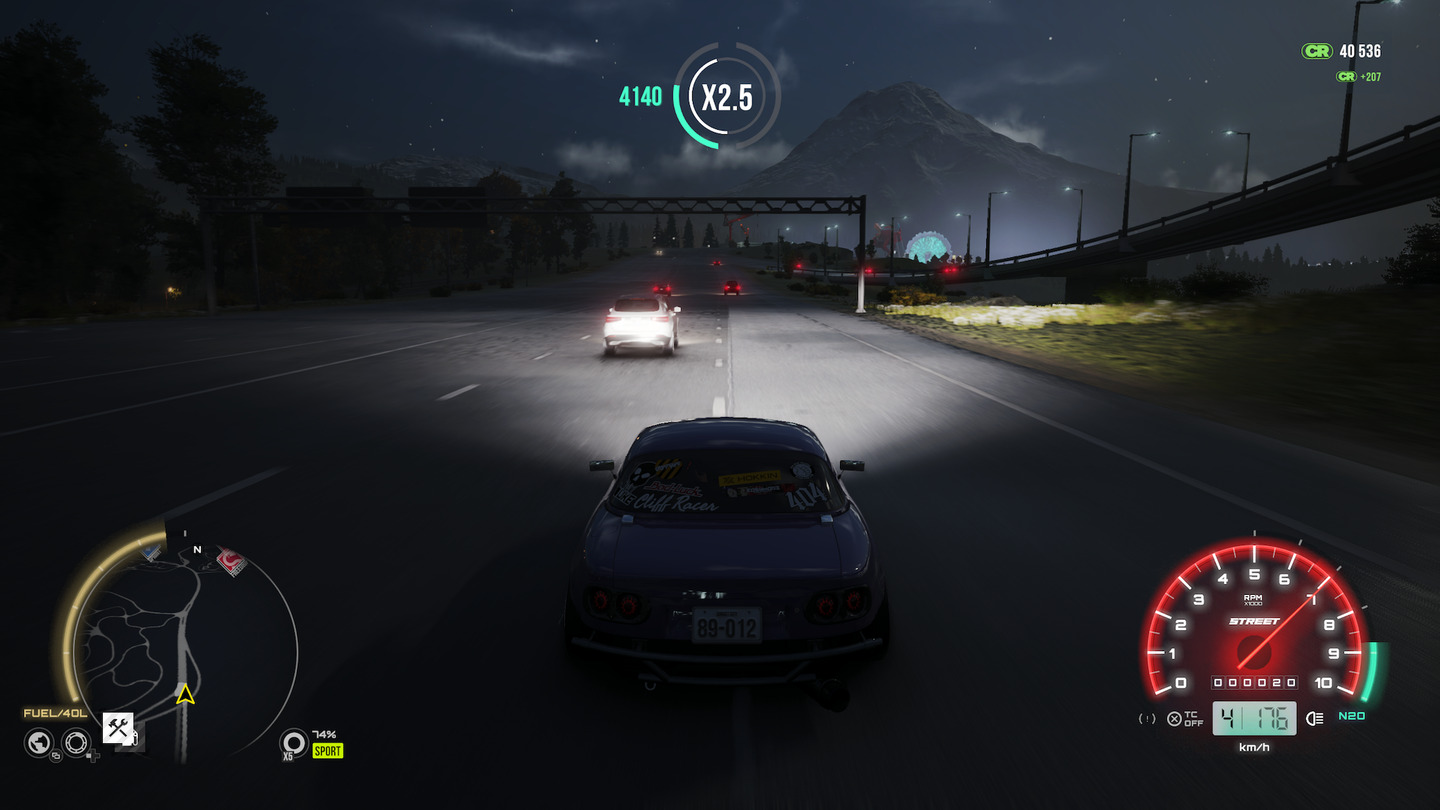The height and width of the screenshot is (810, 1440).
Task: Select the red marker on the minimap edge
Action: (232, 561)
